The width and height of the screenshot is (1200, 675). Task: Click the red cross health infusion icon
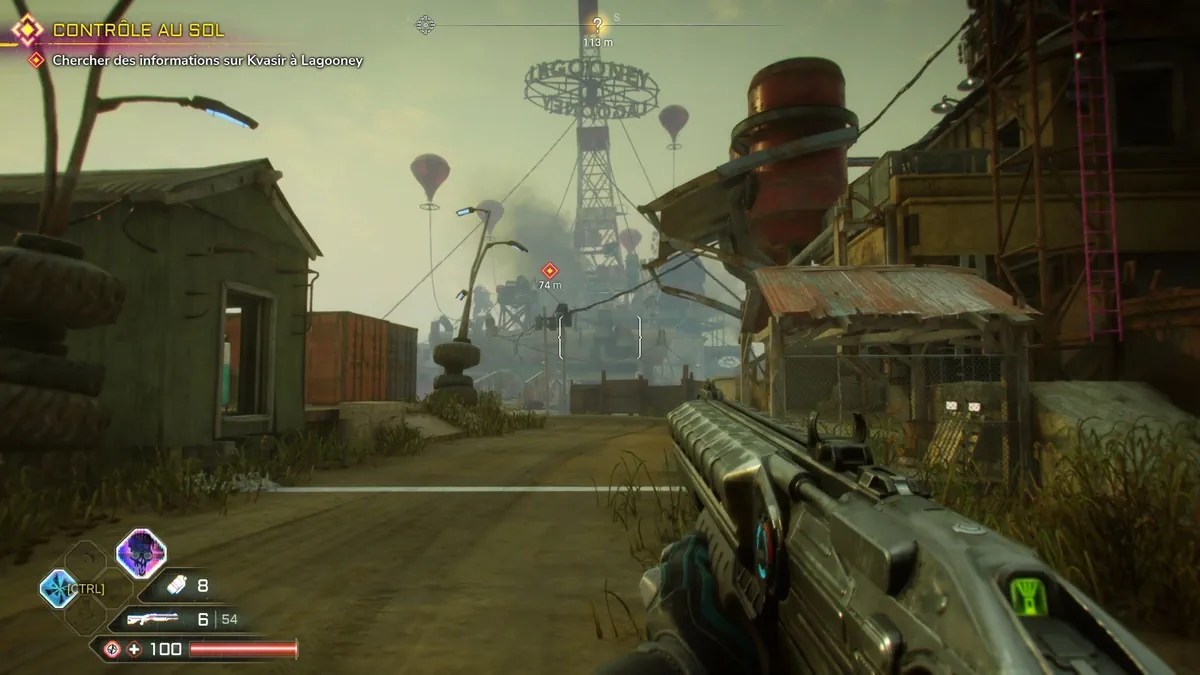[x=134, y=649]
